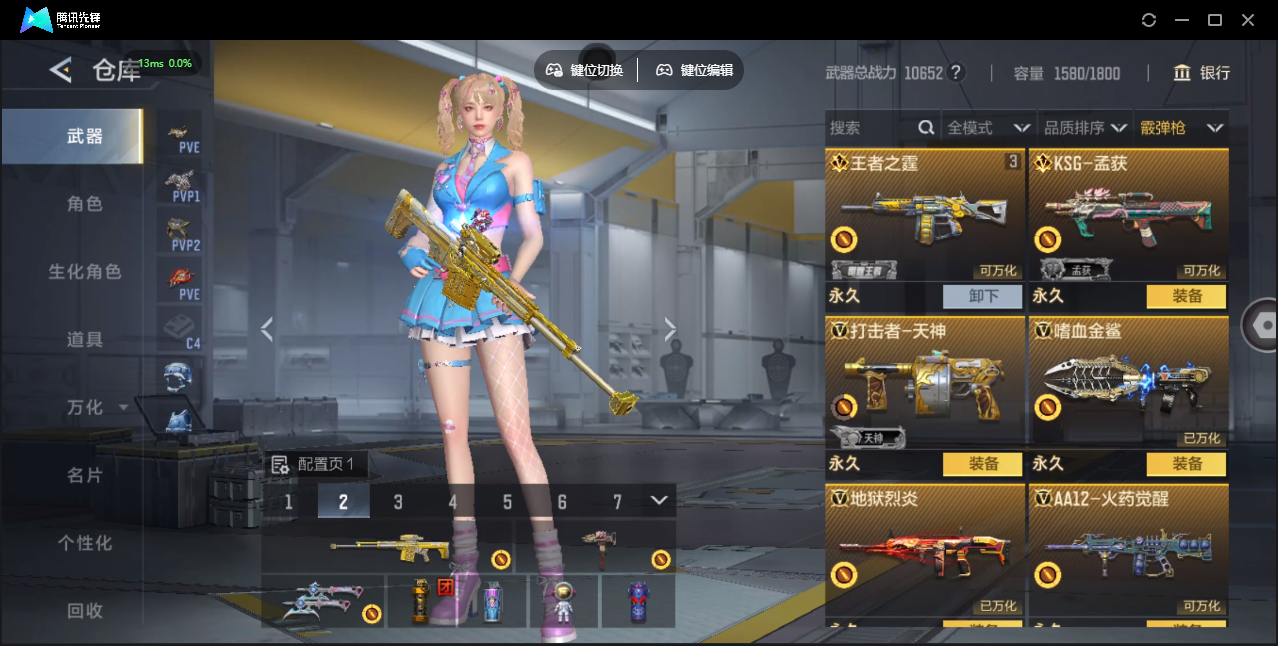Maximize the emulator window
Image resolution: width=1278 pixels, height=646 pixels.
click(x=1215, y=20)
